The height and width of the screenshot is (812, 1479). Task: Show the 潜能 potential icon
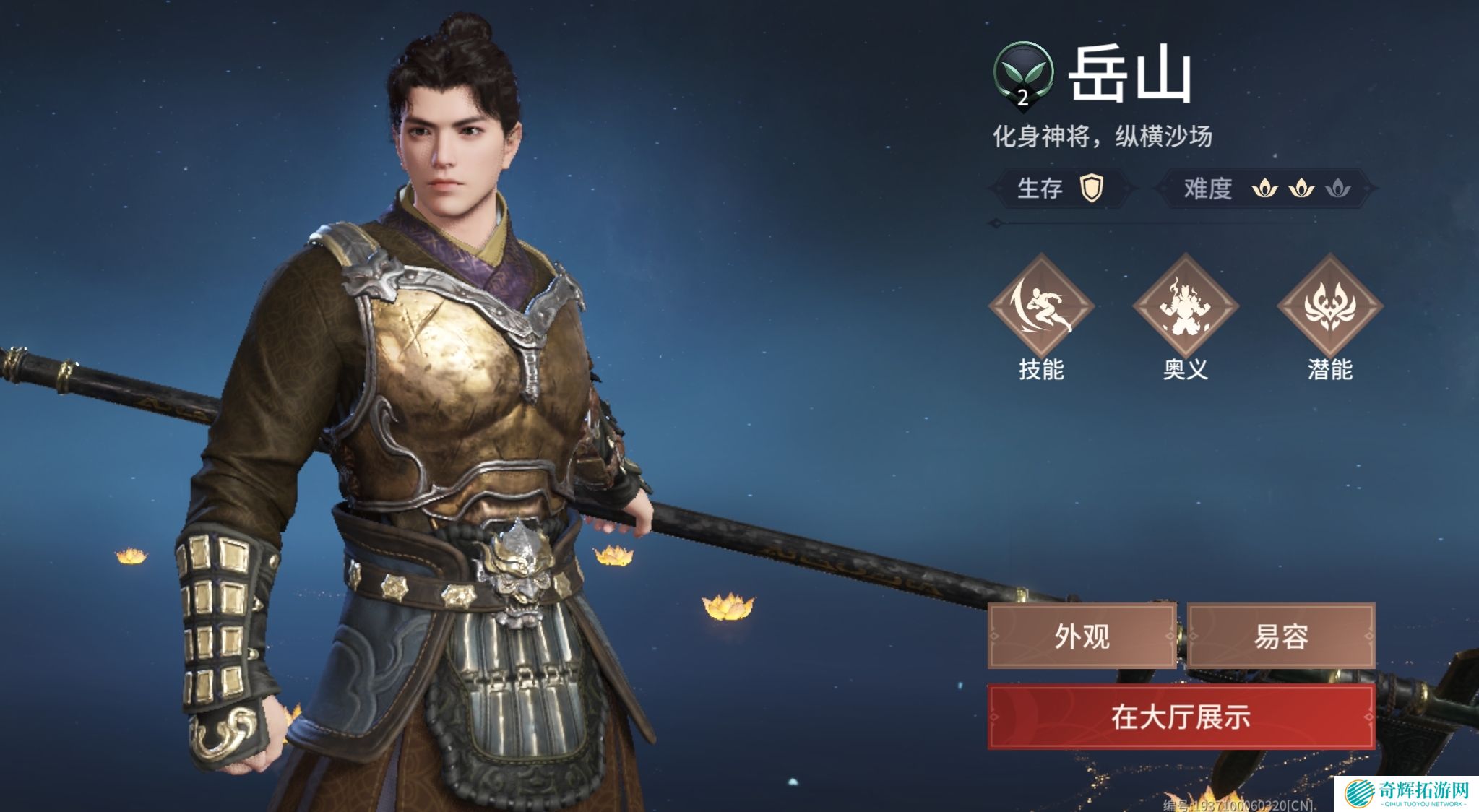coord(1329,306)
